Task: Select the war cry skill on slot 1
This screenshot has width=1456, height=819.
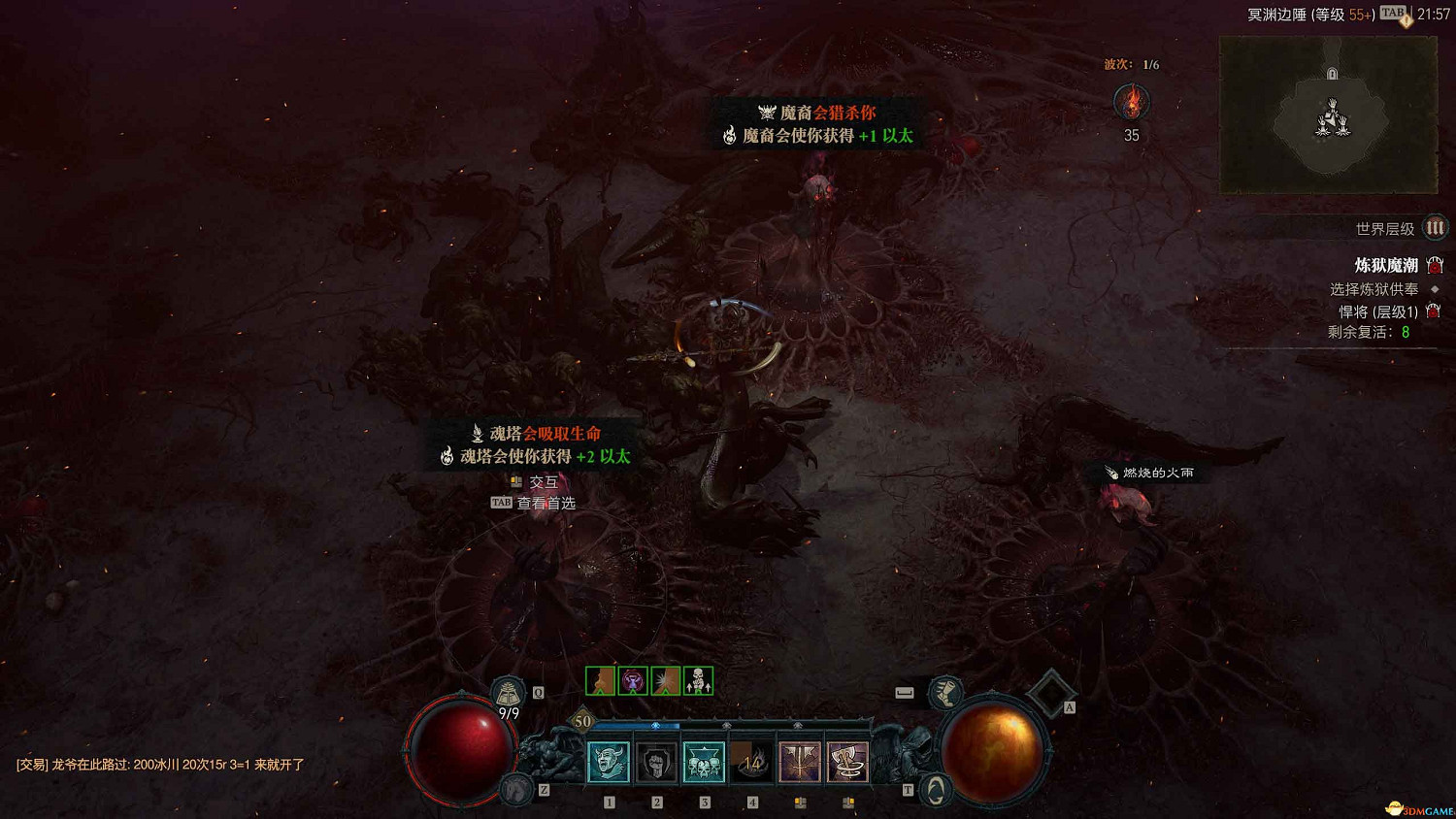Action: [608, 763]
